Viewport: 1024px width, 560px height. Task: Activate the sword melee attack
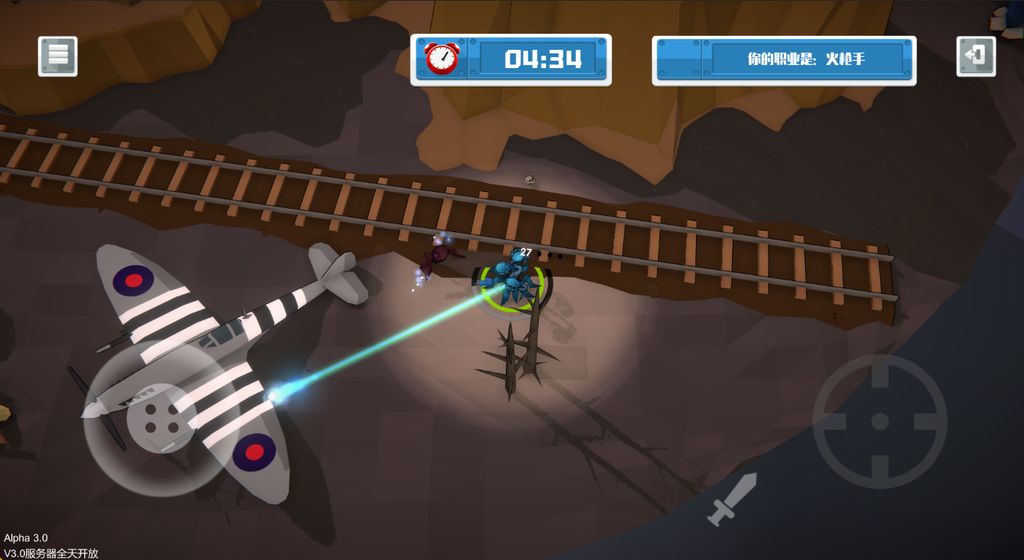tap(732, 500)
